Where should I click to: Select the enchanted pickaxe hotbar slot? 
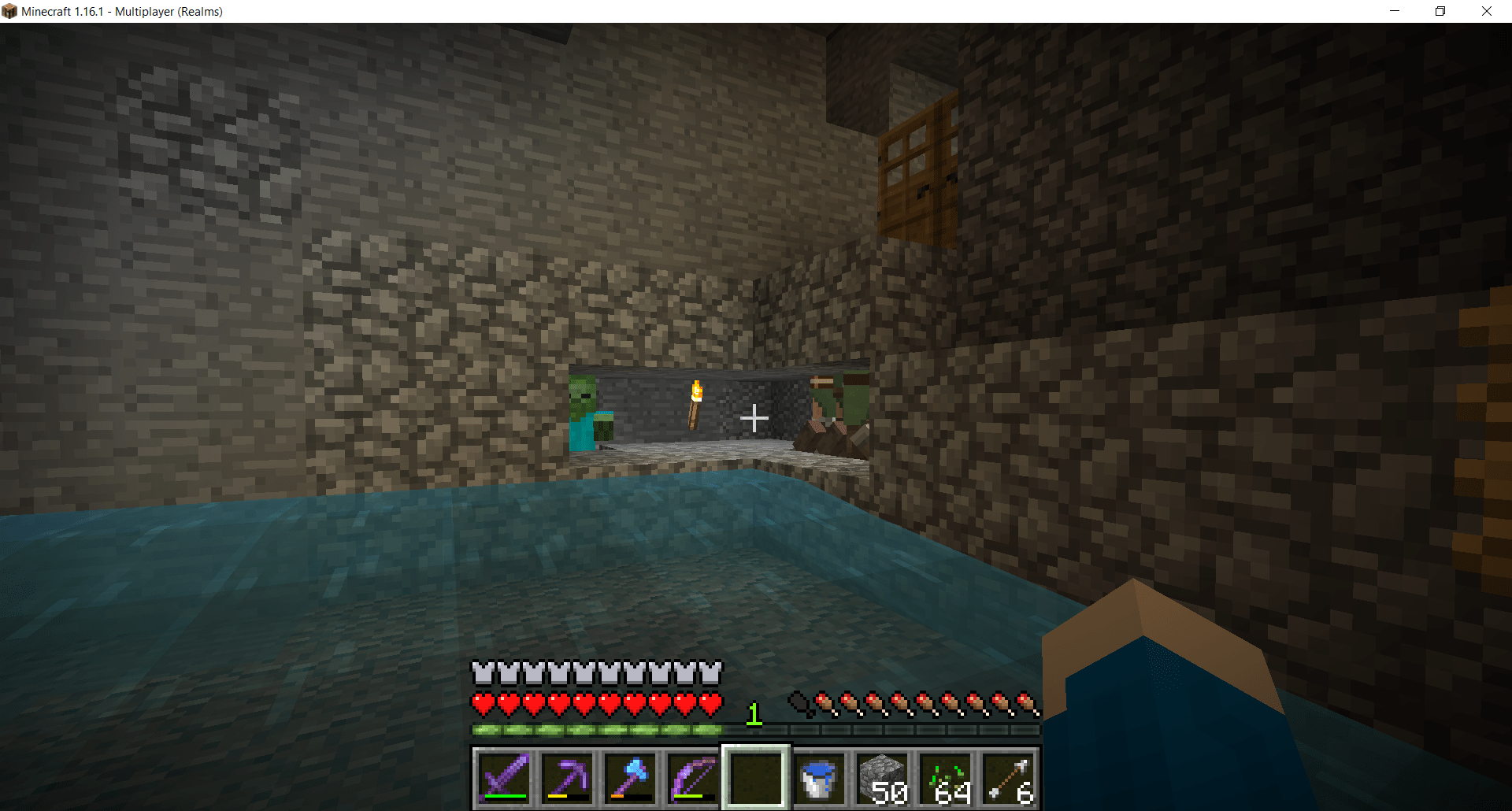click(x=568, y=779)
